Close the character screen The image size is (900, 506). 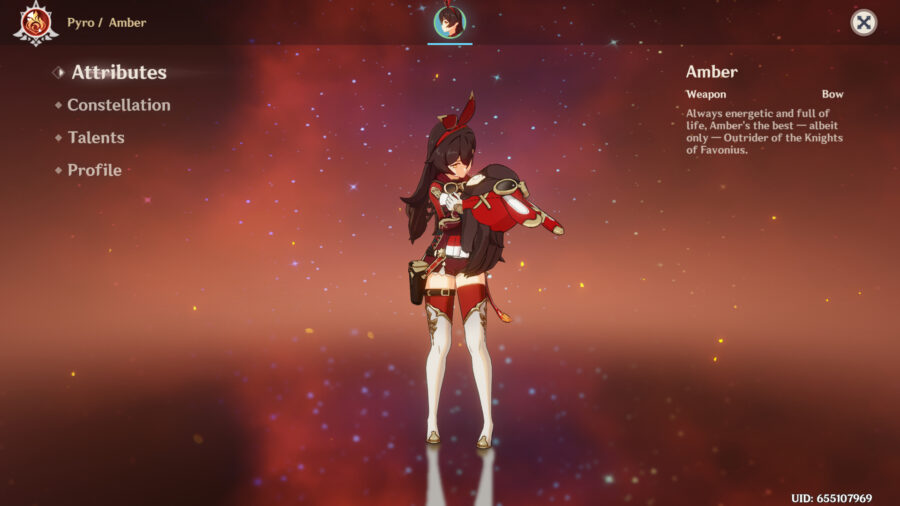click(x=864, y=22)
